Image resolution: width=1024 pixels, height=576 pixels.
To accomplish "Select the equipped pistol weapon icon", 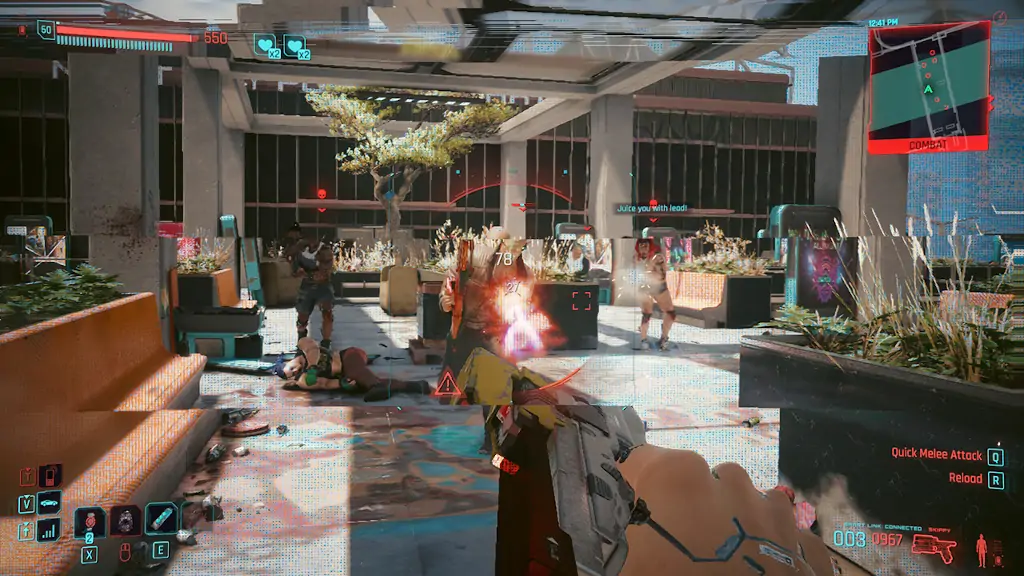I will (x=934, y=548).
